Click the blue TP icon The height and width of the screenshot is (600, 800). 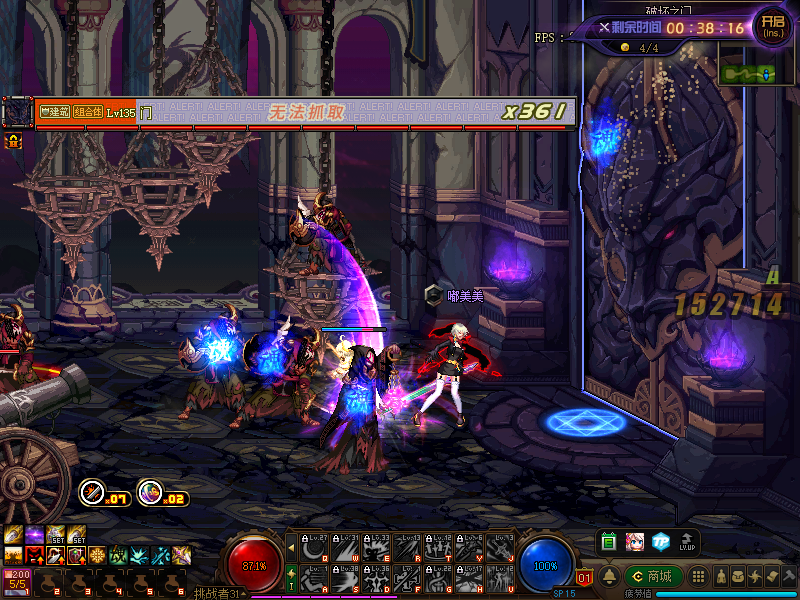(x=660, y=541)
